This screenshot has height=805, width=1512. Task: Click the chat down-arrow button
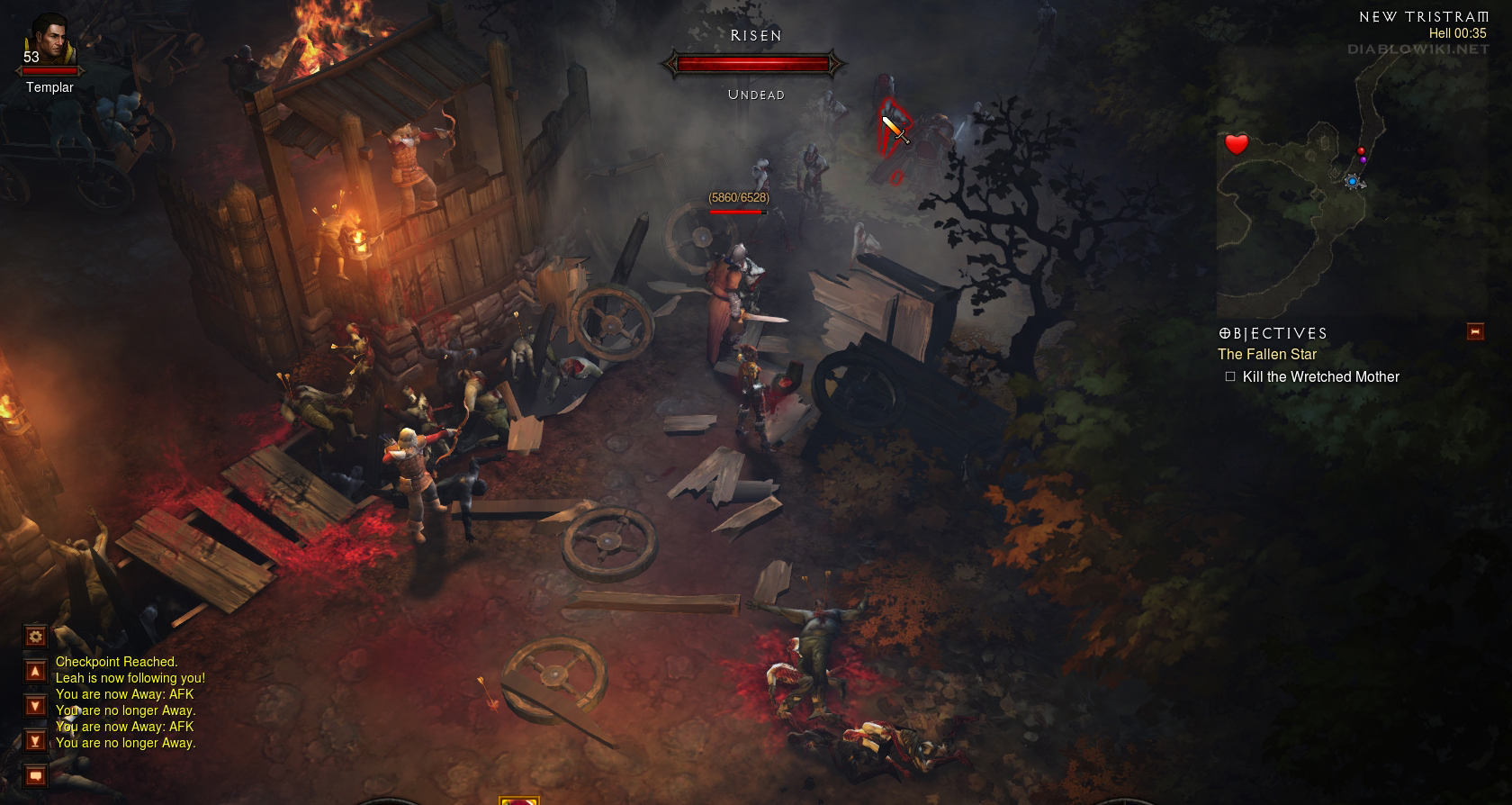35,705
